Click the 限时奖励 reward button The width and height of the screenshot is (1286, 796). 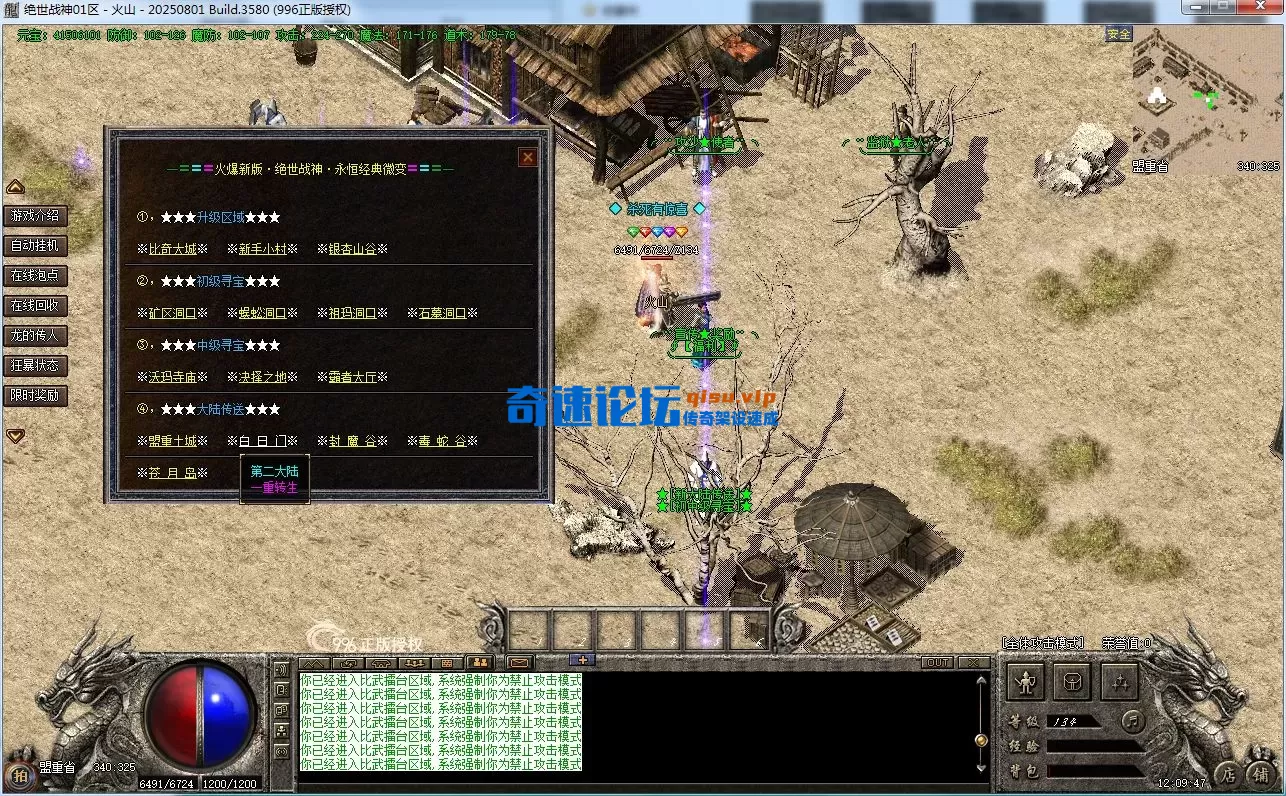tap(35, 395)
